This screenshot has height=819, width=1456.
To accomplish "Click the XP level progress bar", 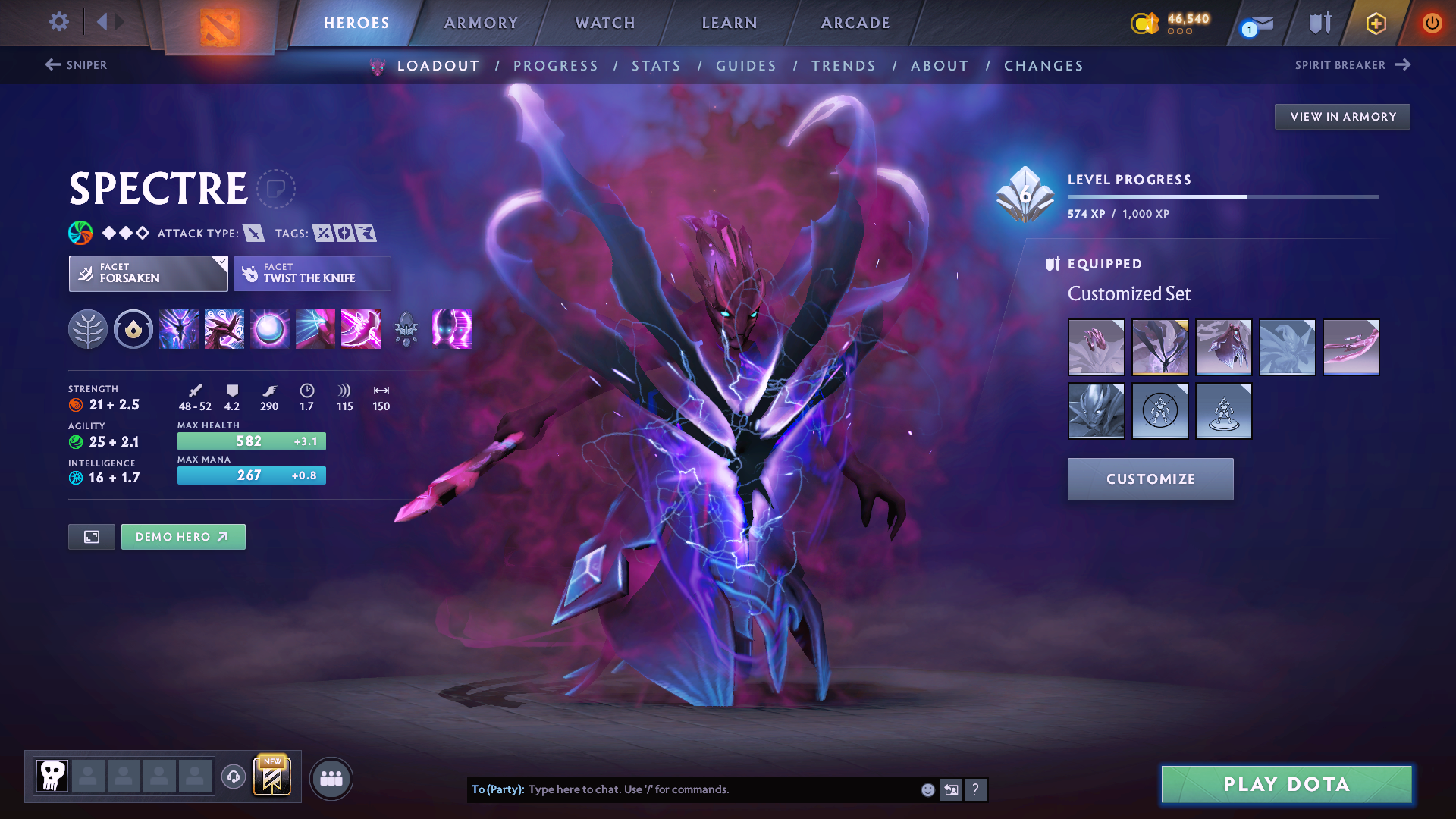I will 1221,196.
